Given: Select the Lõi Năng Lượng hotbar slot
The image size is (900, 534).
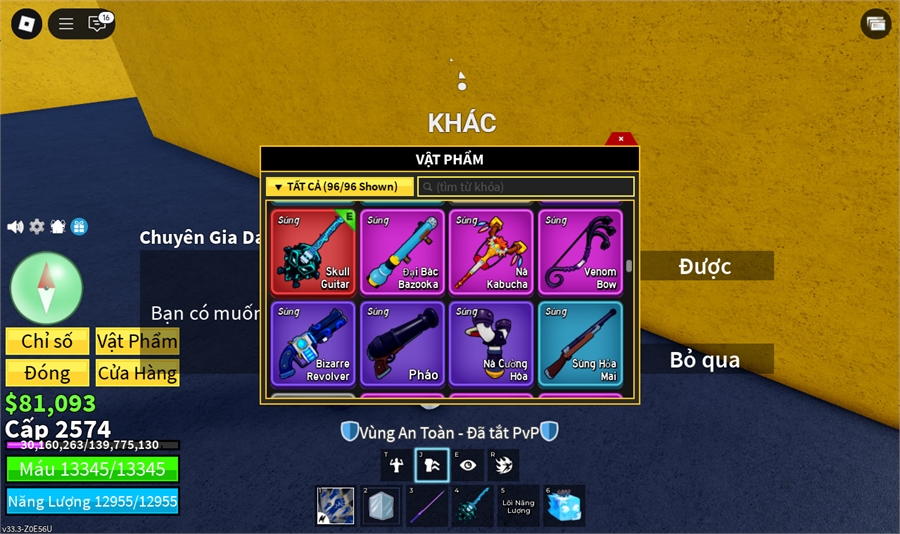Looking at the screenshot, I should coord(518,506).
